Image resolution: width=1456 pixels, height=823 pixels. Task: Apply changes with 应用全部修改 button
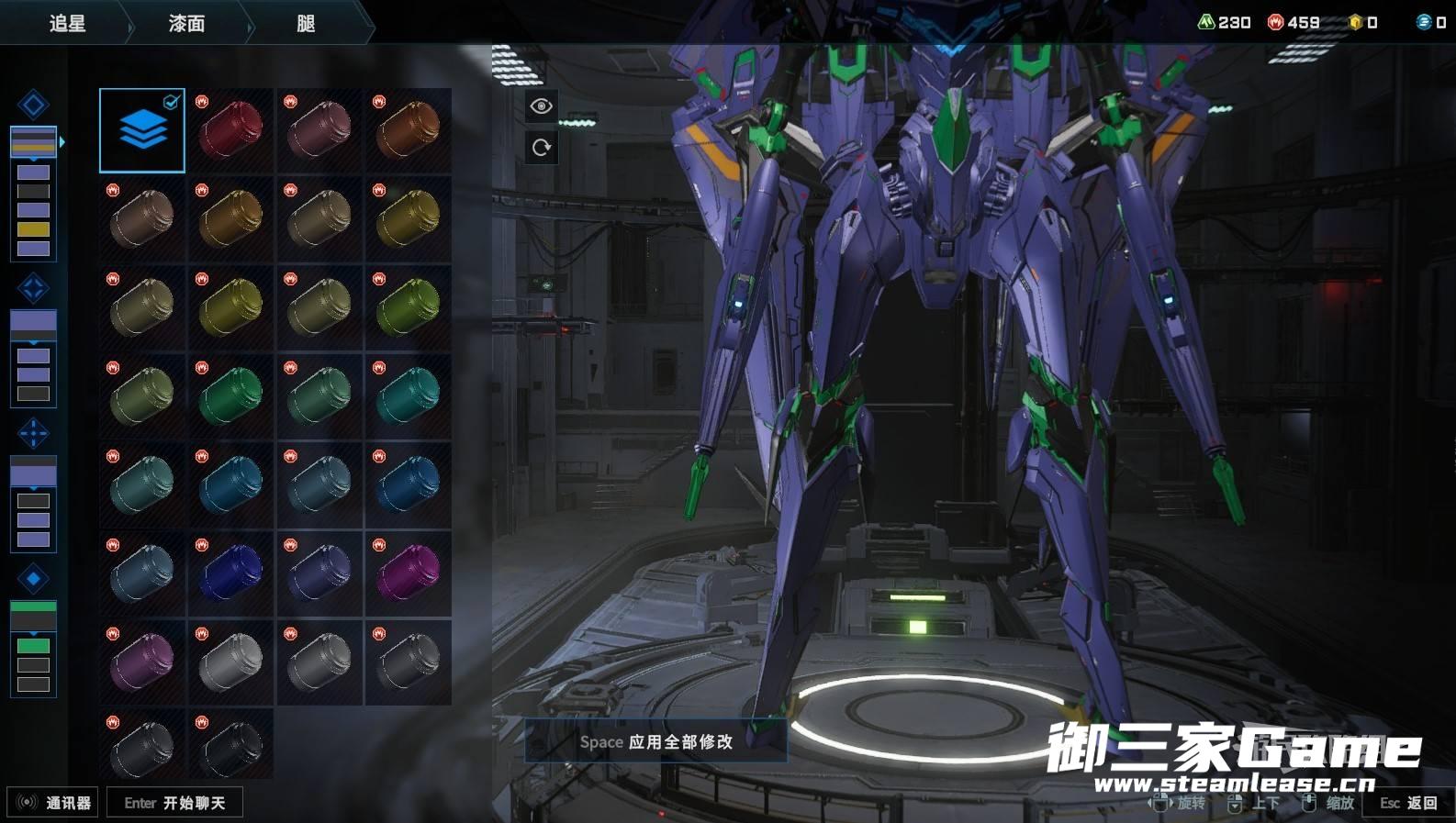click(x=655, y=741)
